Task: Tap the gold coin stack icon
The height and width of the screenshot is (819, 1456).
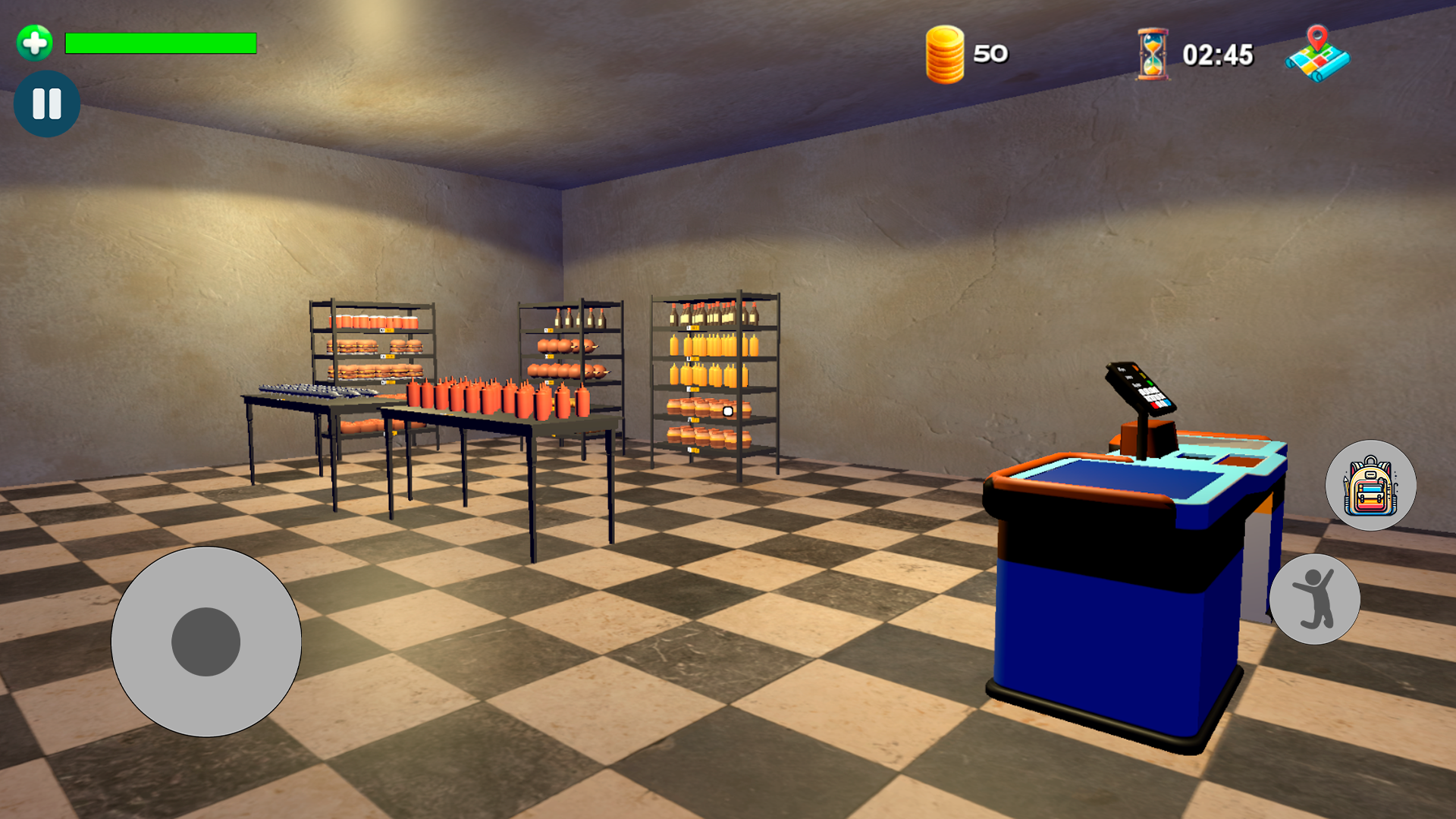Action: click(945, 53)
